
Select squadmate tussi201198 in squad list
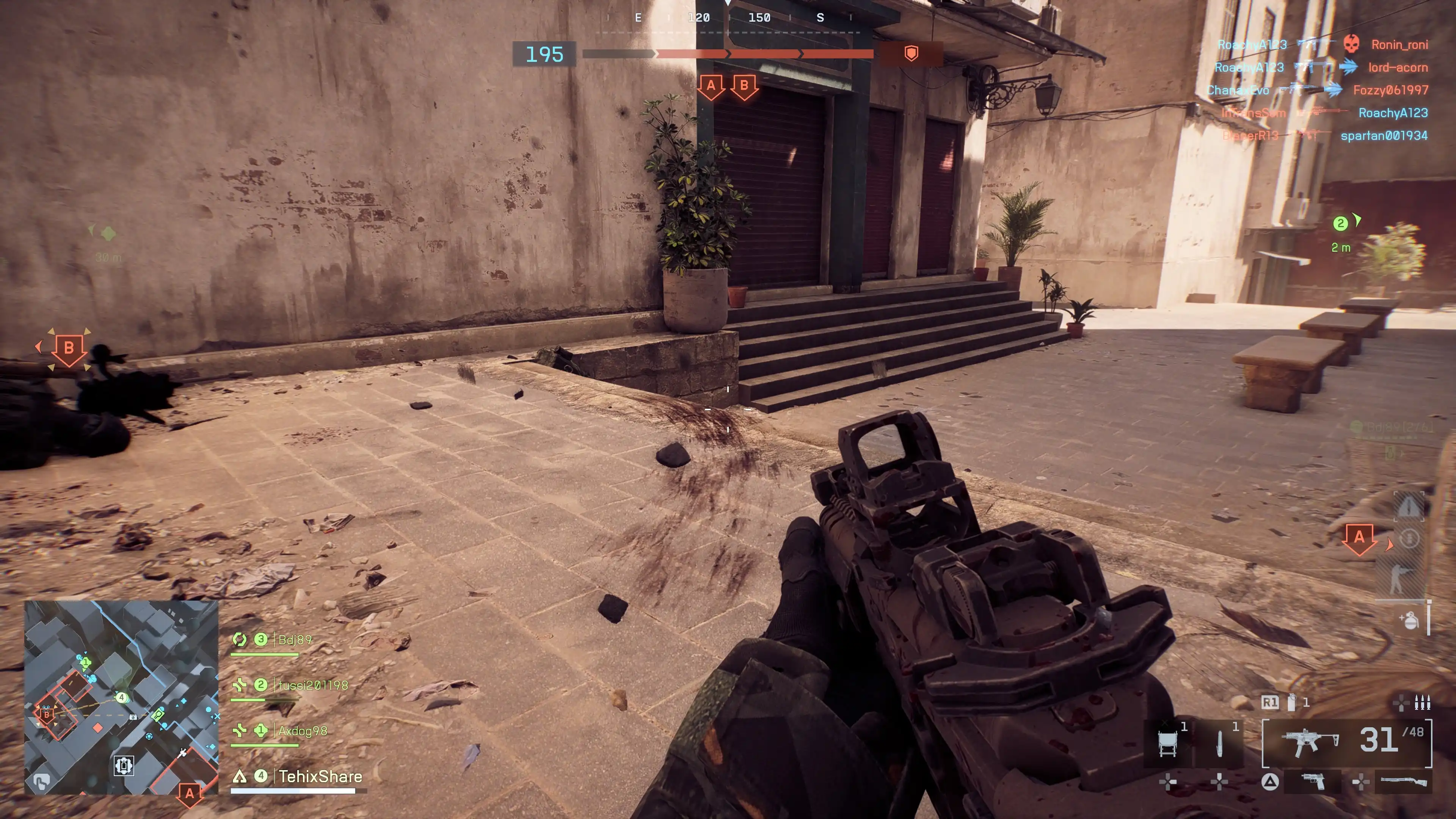click(x=312, y=686)
